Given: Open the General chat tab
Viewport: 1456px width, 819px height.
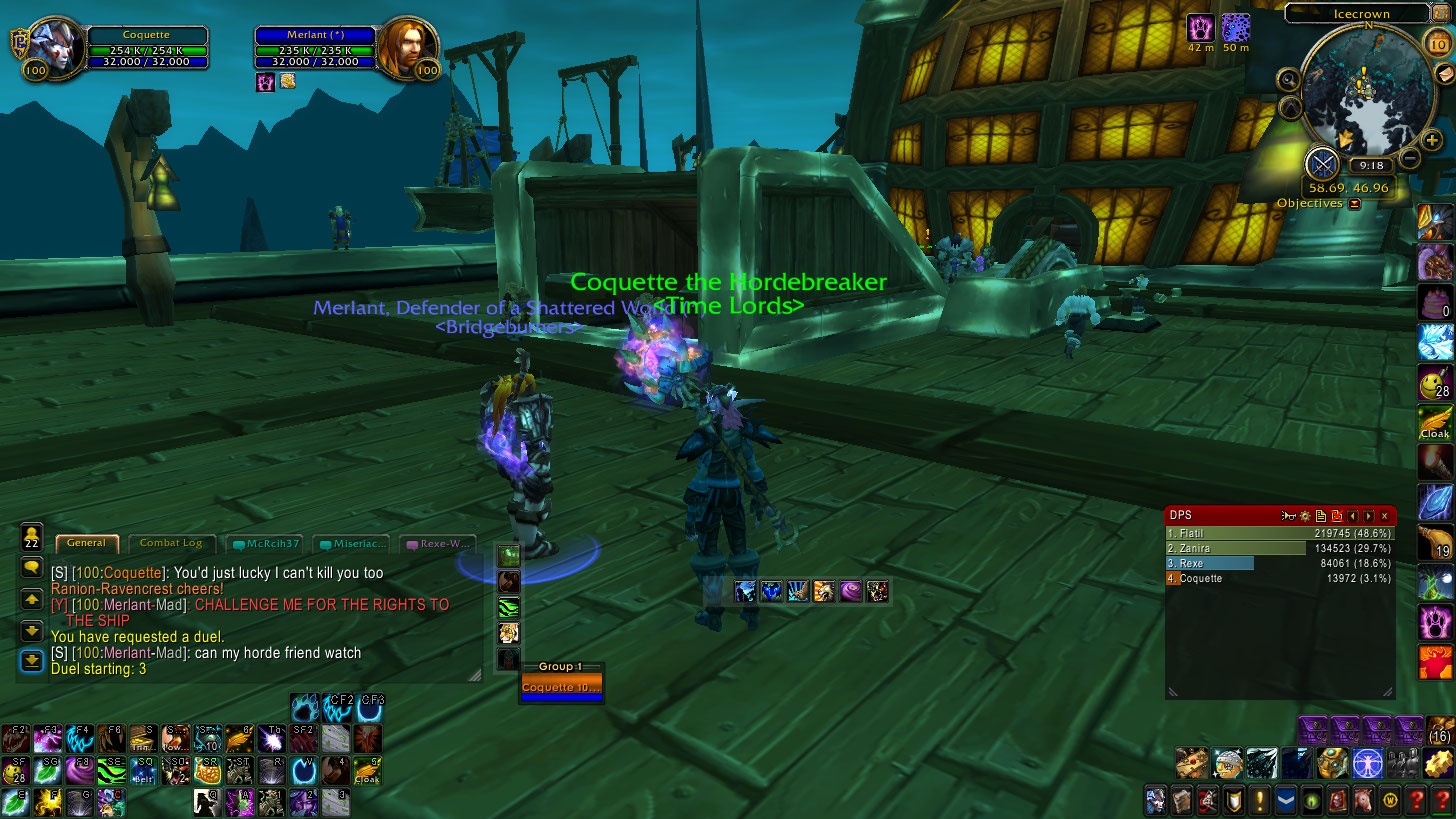Looking at the screenshot, I should (87, 543).
